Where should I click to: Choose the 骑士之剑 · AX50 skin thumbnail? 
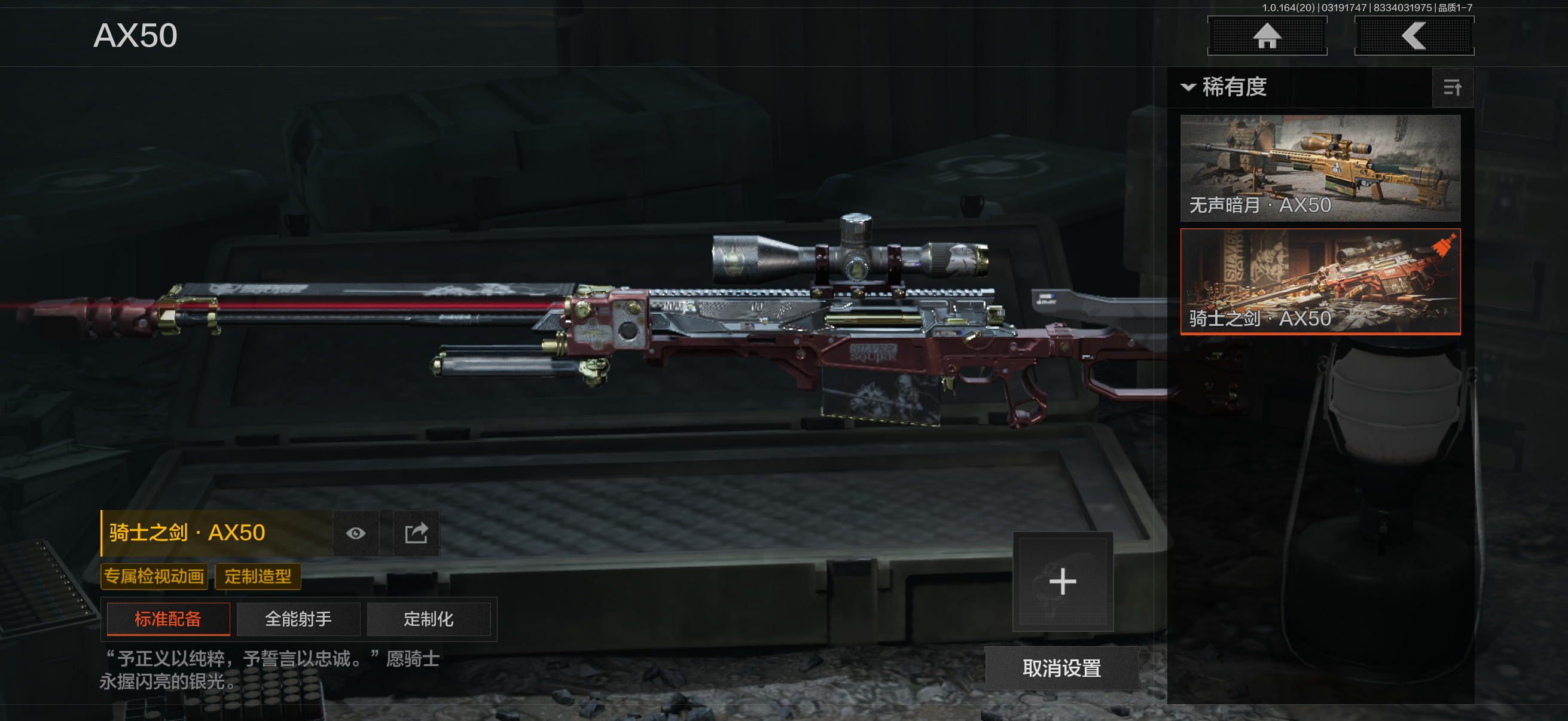1320,281
